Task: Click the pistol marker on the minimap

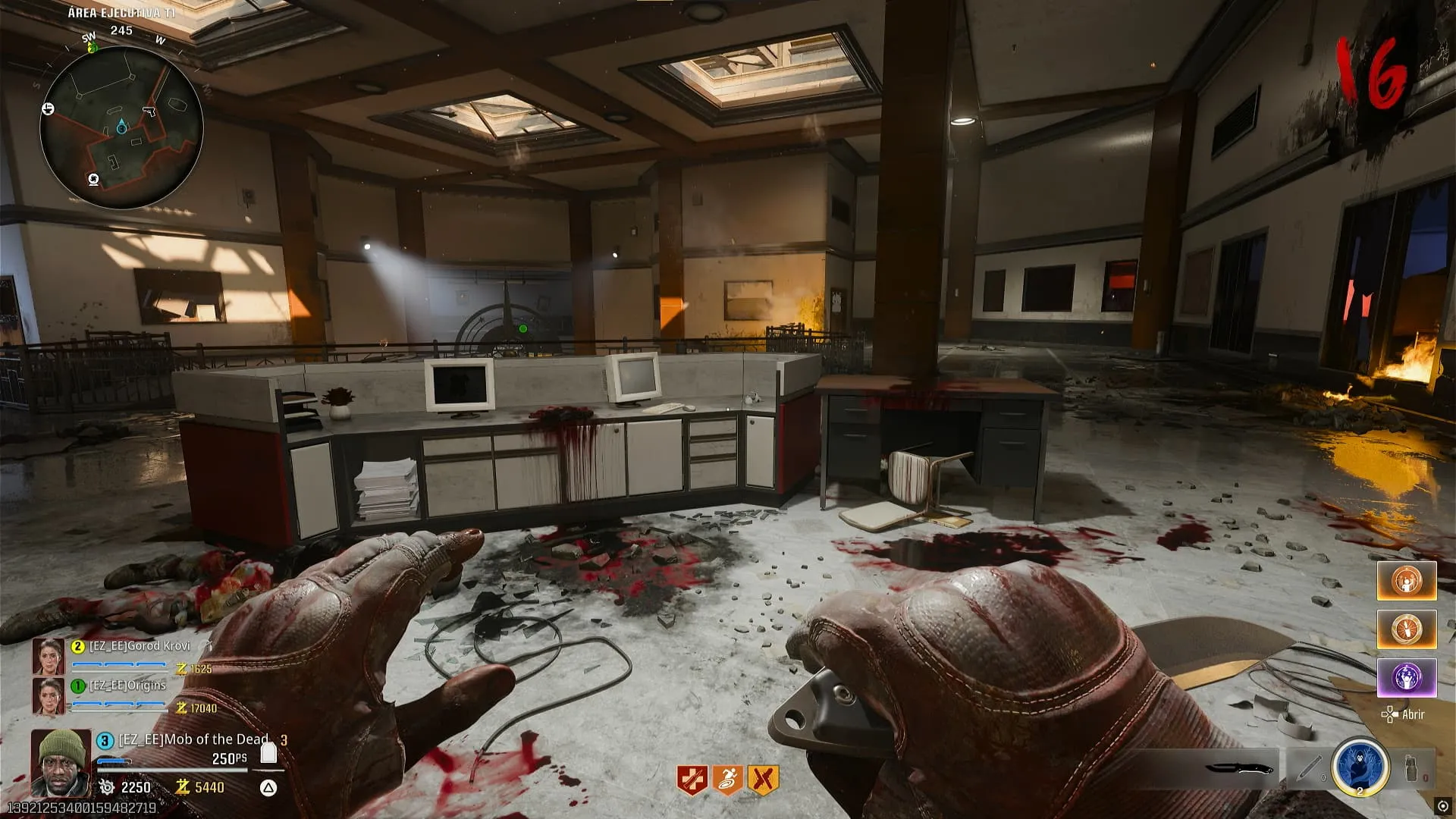Action: (x=149, y=111)
